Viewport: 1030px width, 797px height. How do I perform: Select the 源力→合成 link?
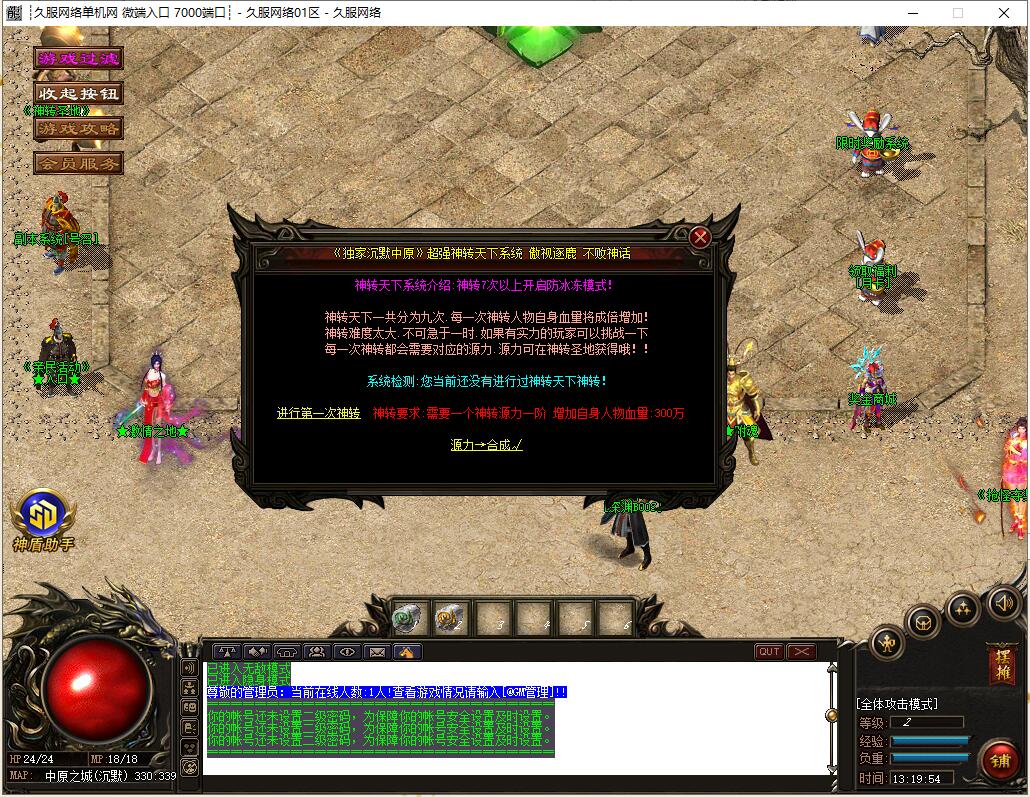tap(486, 445)
